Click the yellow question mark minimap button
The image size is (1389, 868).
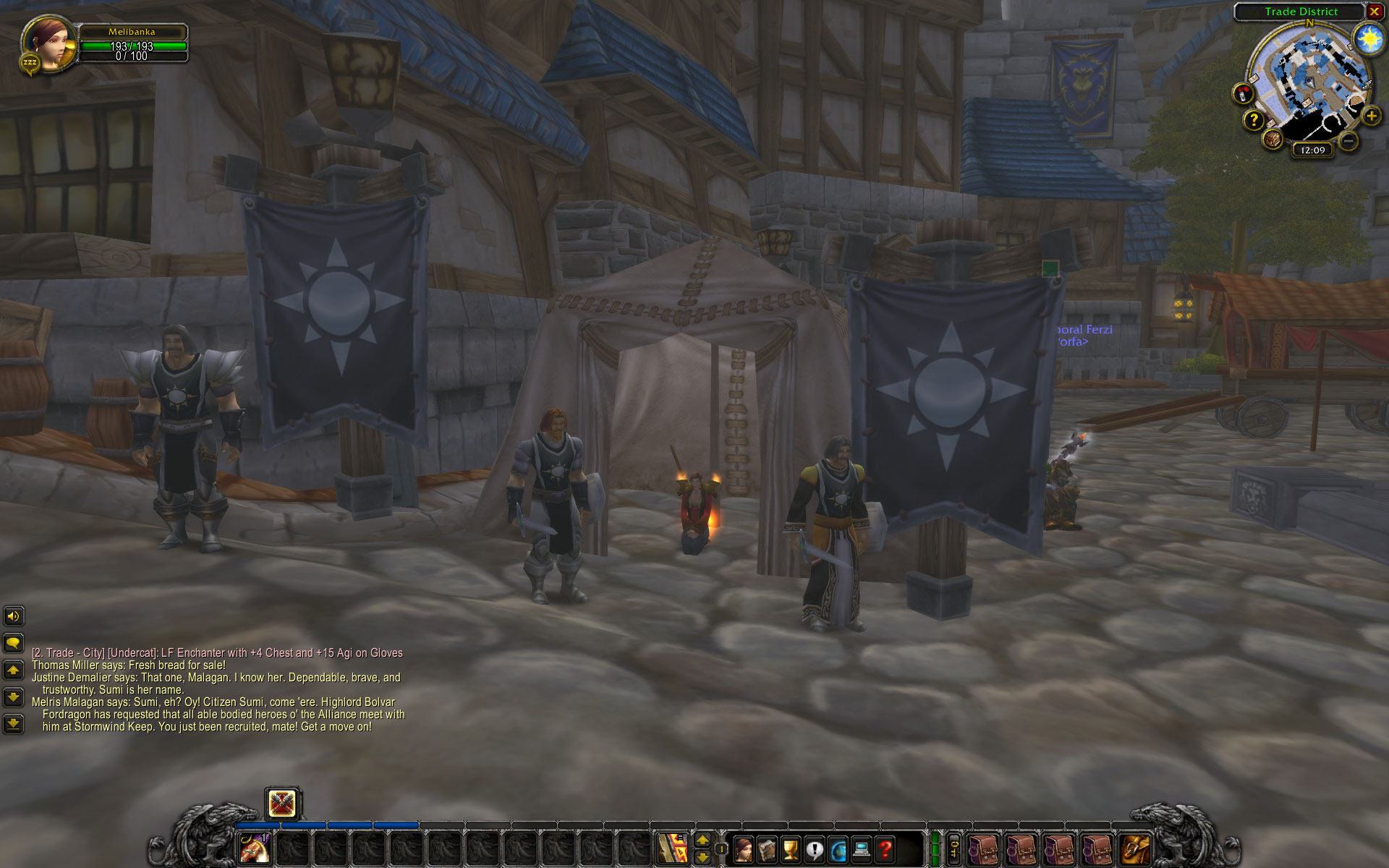pyautogui.click(x=1254, y=120)
